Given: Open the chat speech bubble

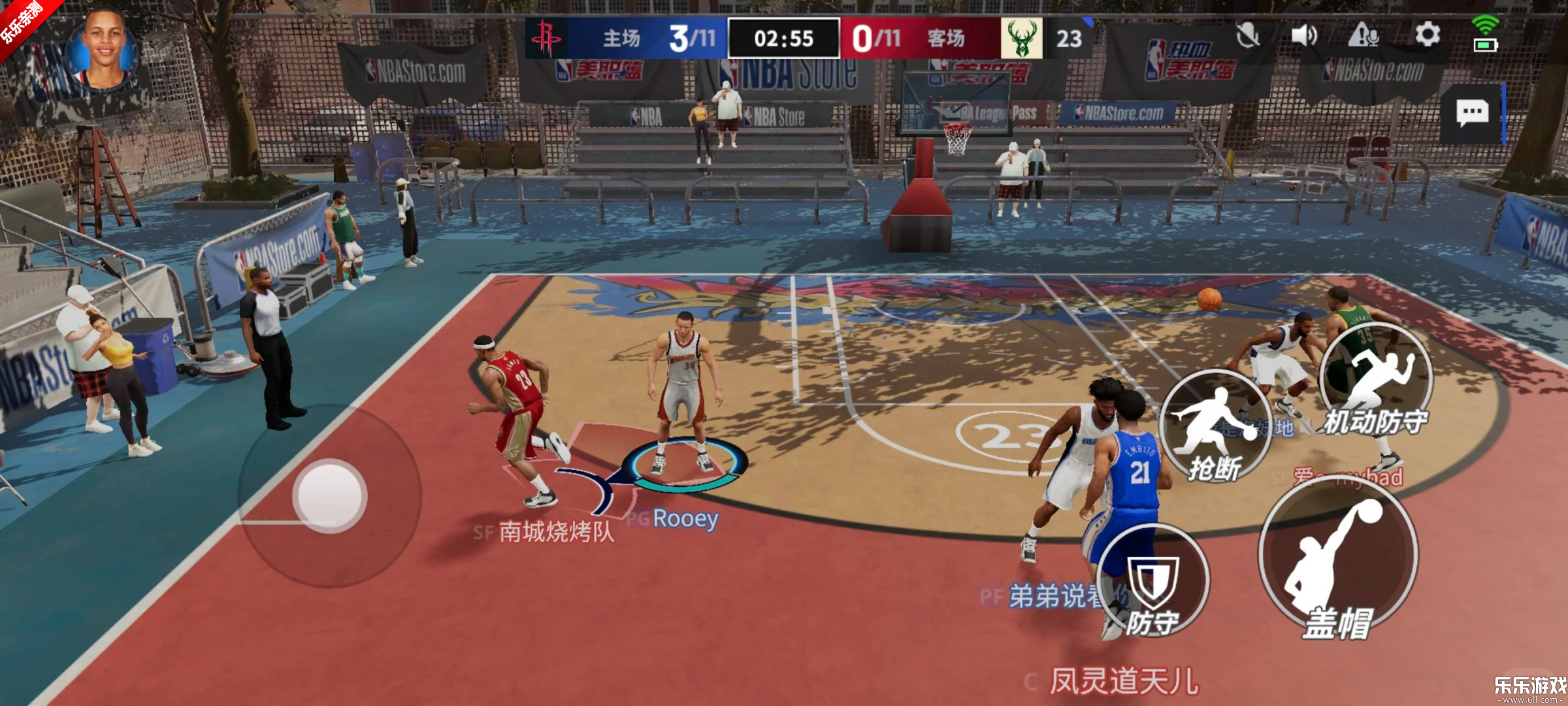Looking at the screenshot, I should (1472, 113).
